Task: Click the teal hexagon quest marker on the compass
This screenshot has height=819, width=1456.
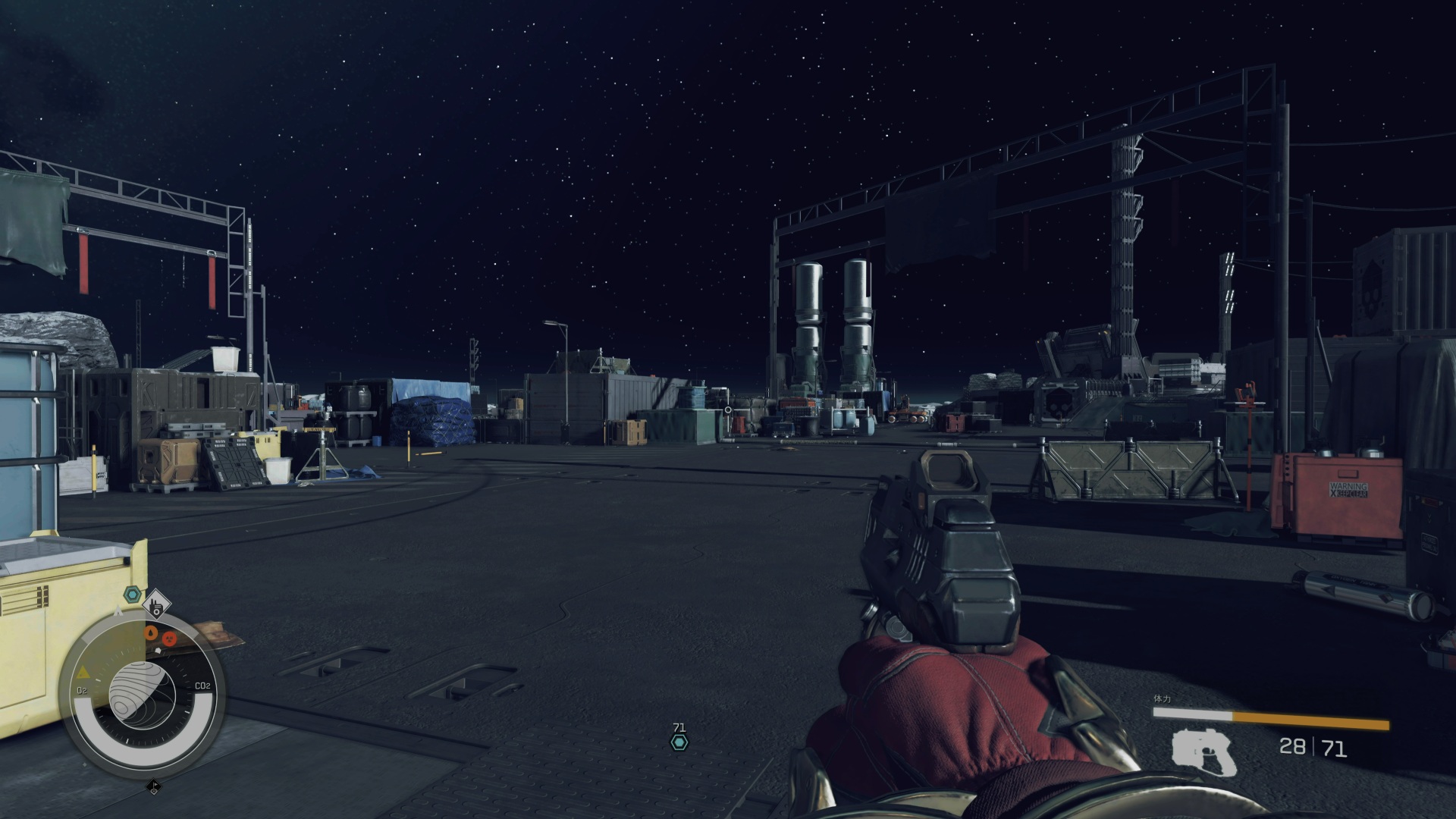Action: click(x=133, y=594)
